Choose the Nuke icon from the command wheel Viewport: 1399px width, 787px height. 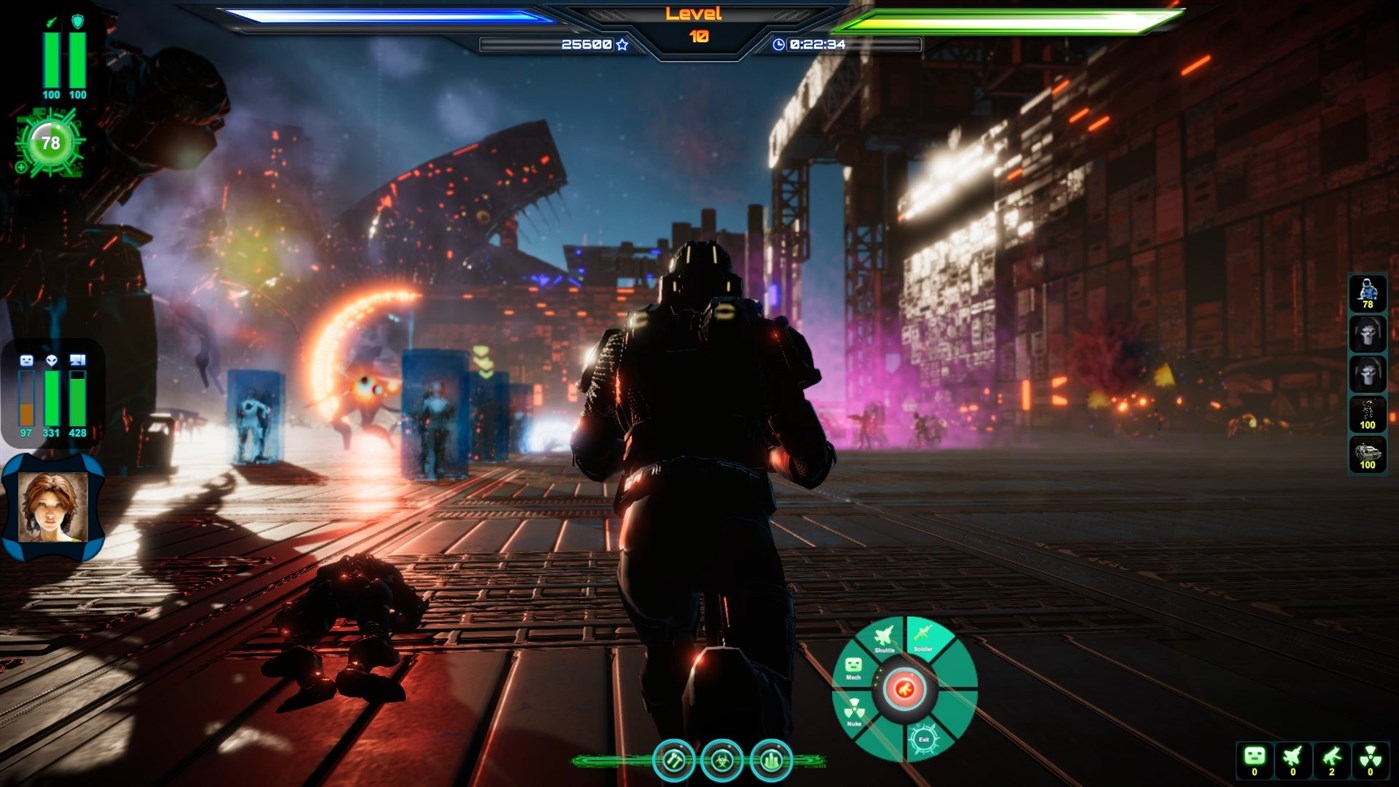coord(855,708)
